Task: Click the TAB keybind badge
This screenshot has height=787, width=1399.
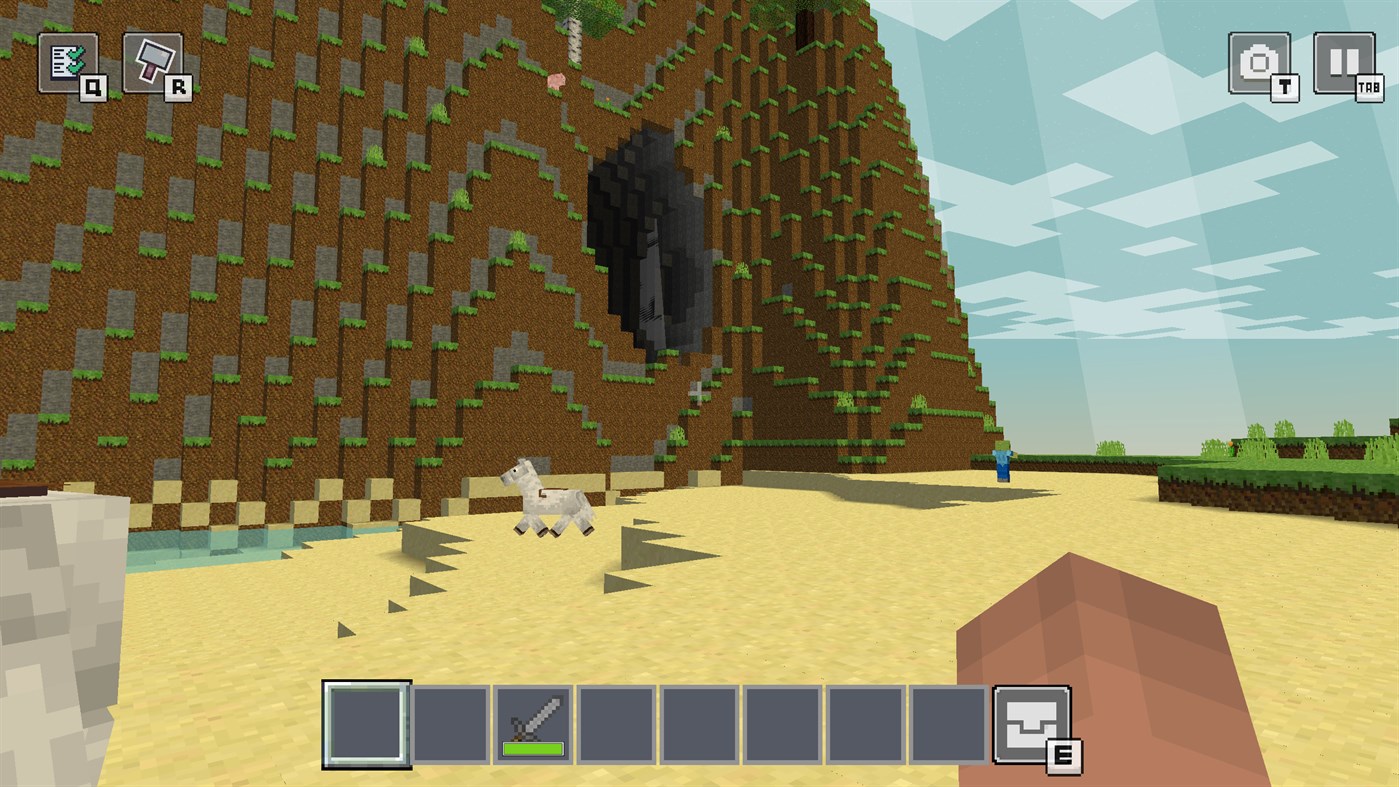Action: [1371, 90]
